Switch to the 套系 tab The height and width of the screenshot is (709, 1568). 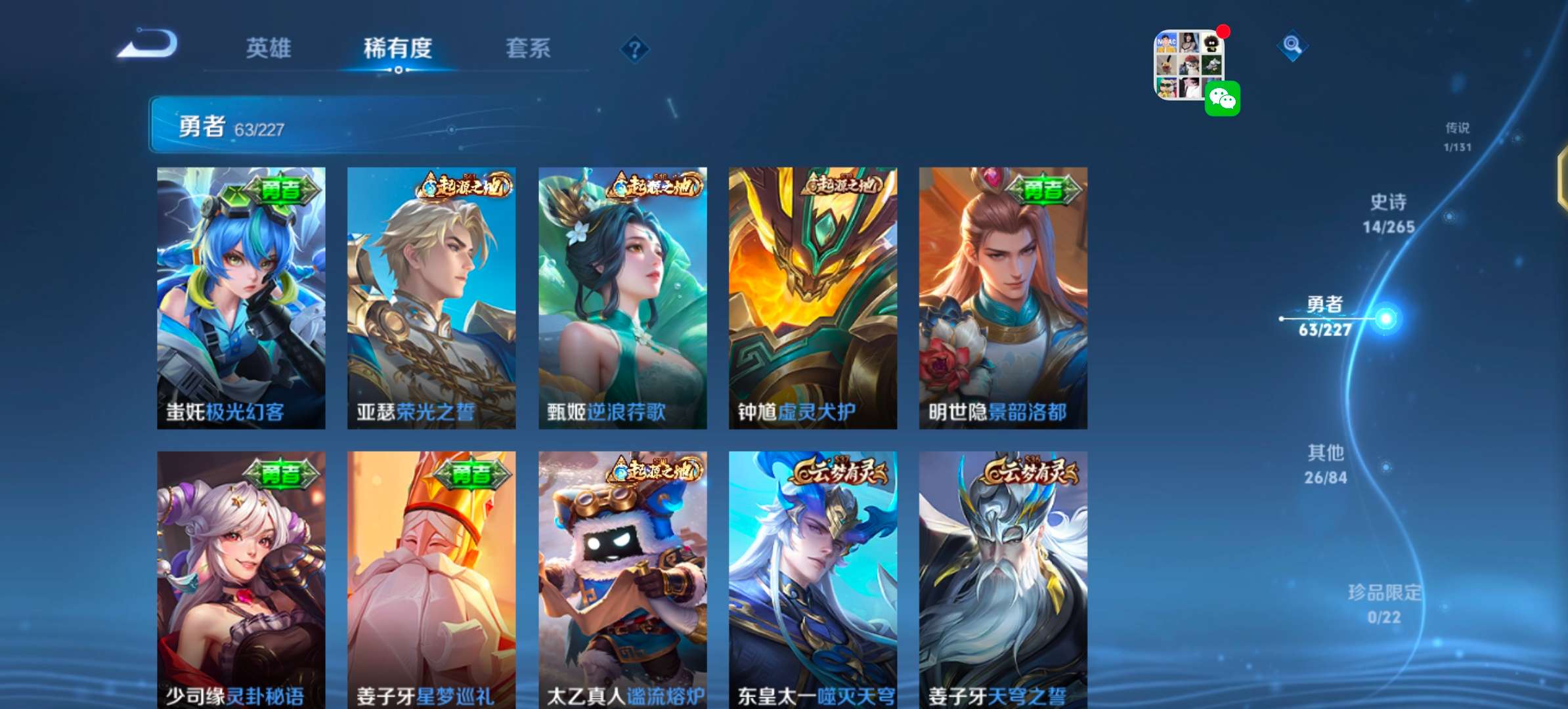pos(527,48)
